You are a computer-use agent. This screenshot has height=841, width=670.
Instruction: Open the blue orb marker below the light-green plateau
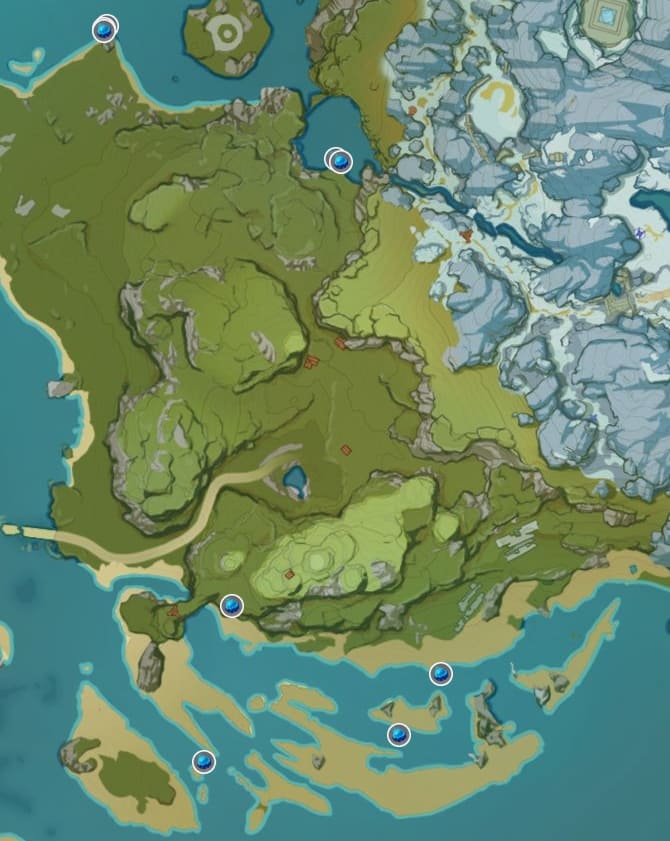pos(231,605)
